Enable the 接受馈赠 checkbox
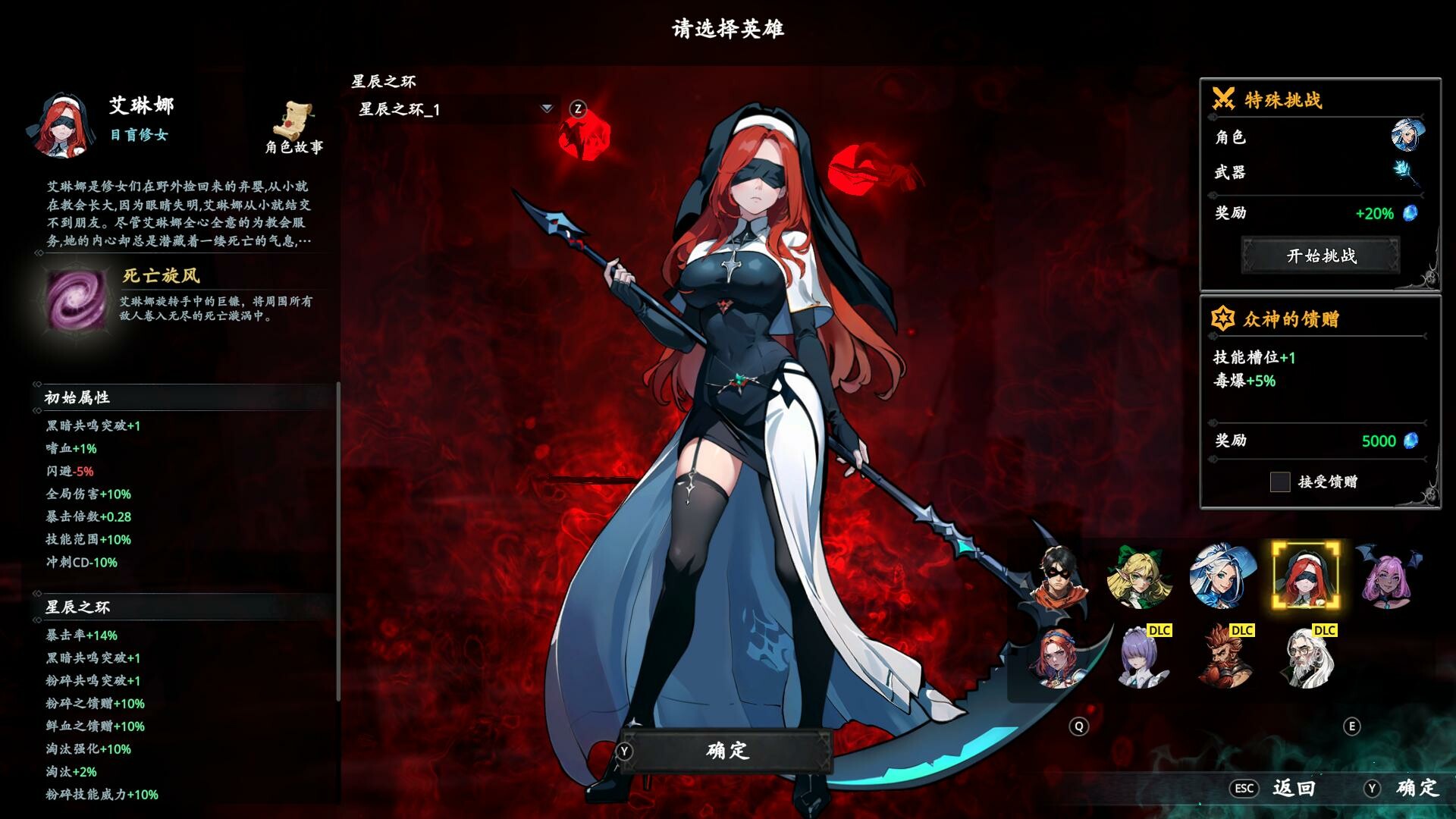Image resolution: width=1456 pixels, height=819 pixels. point(1280,482)
